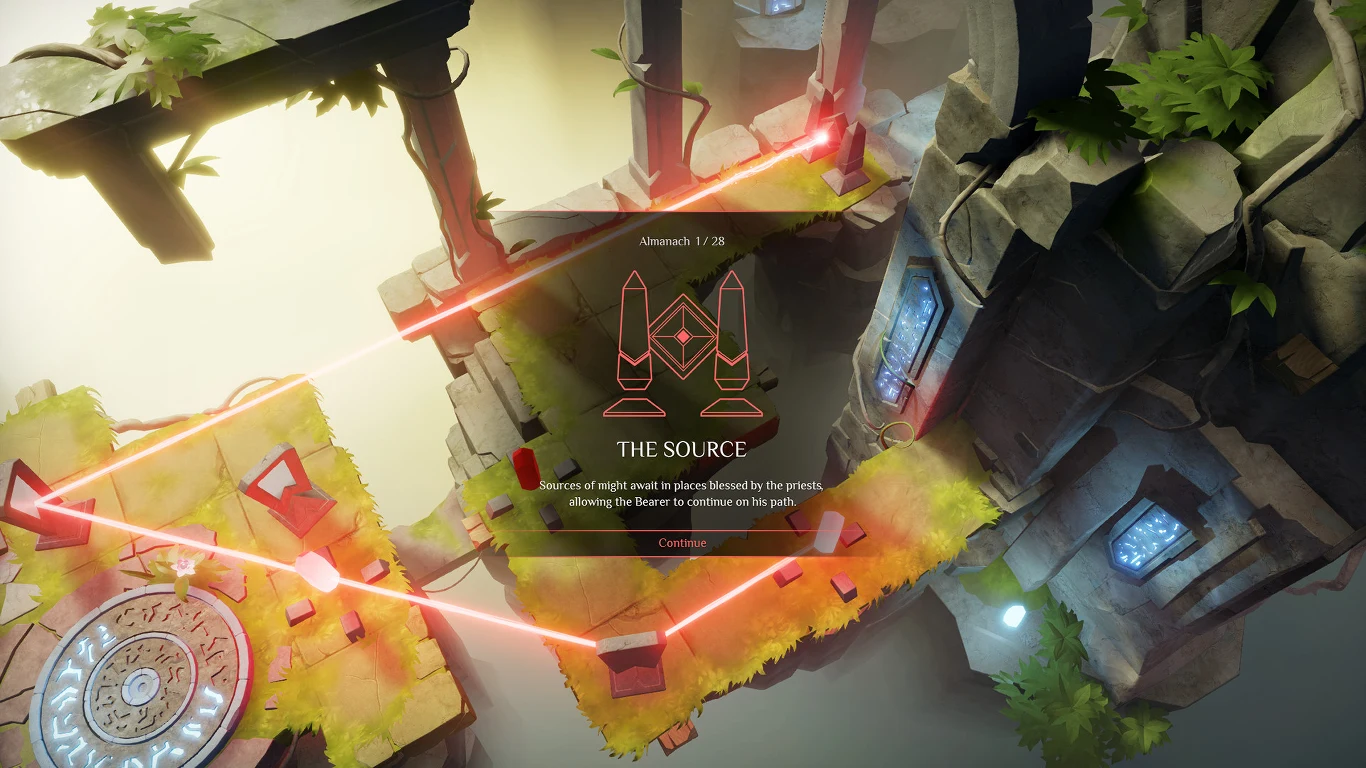Viewport: 1366px width, 768px height.
Task: Click the Almanach 1/28 progress indicator
Action: (683, 240)
